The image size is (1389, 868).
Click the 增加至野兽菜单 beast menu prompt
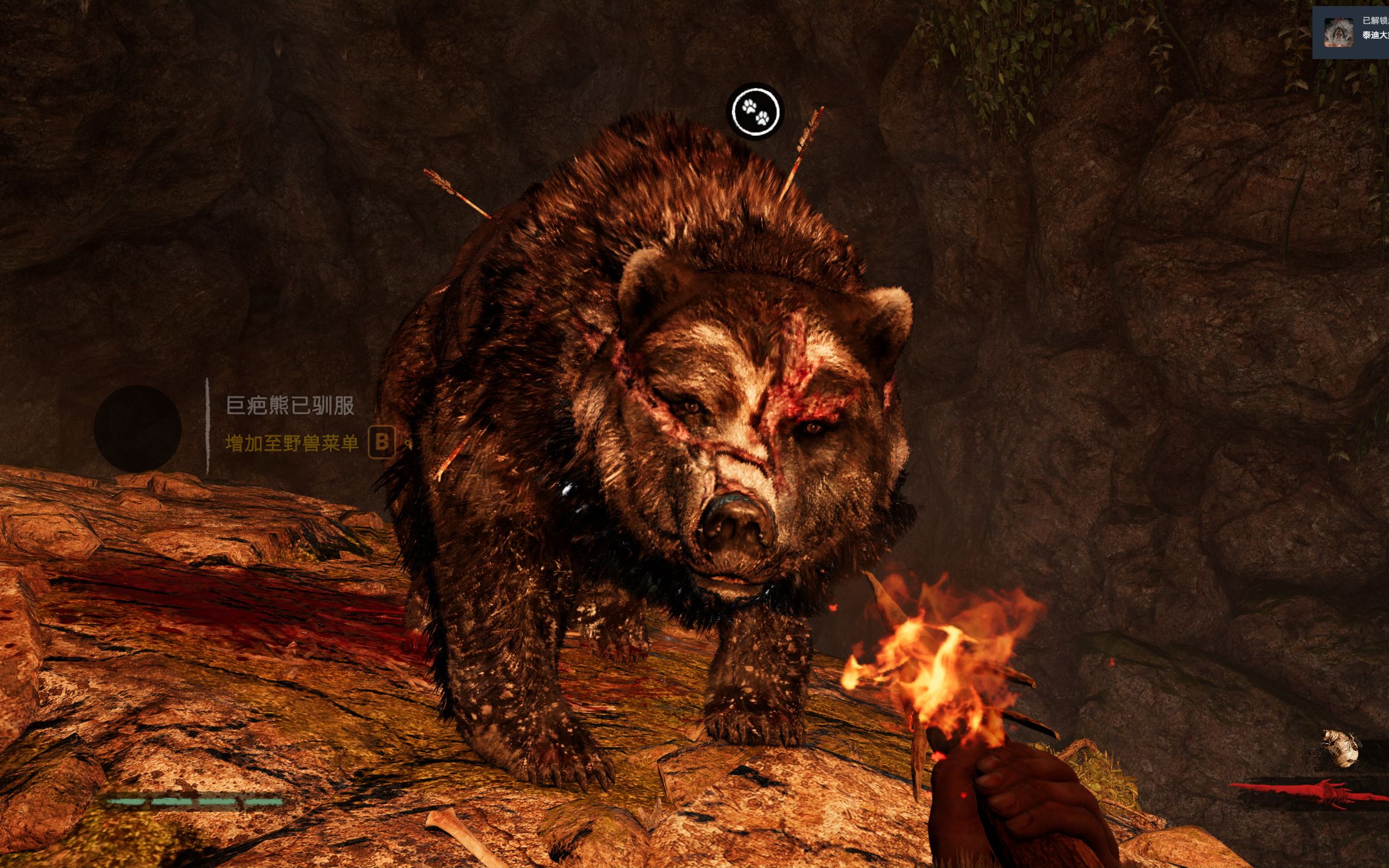pyautogui.click(x=292, y=444)
